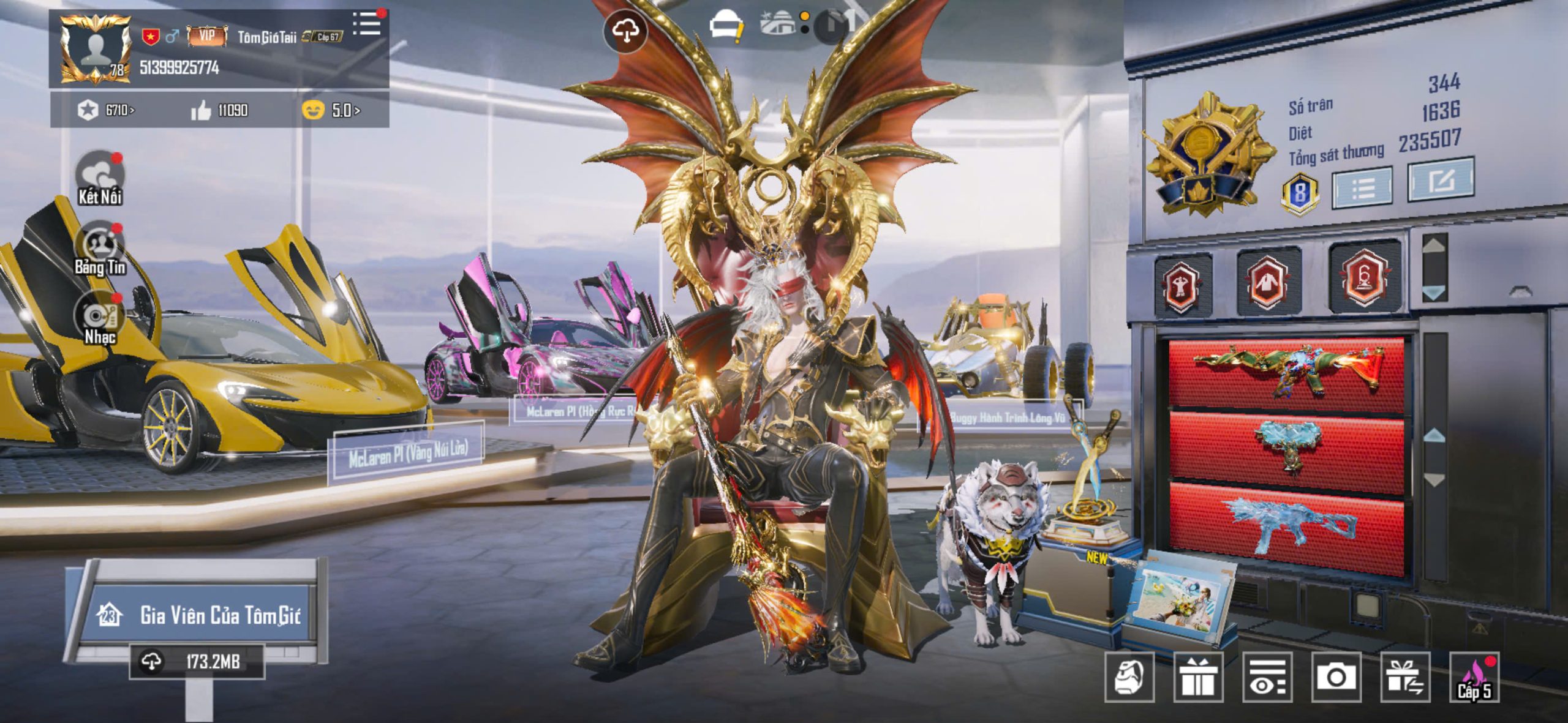Viewport: 1568px width, 723px height.
Task: Tap the player avatar frame
Action: coord(95,49)
